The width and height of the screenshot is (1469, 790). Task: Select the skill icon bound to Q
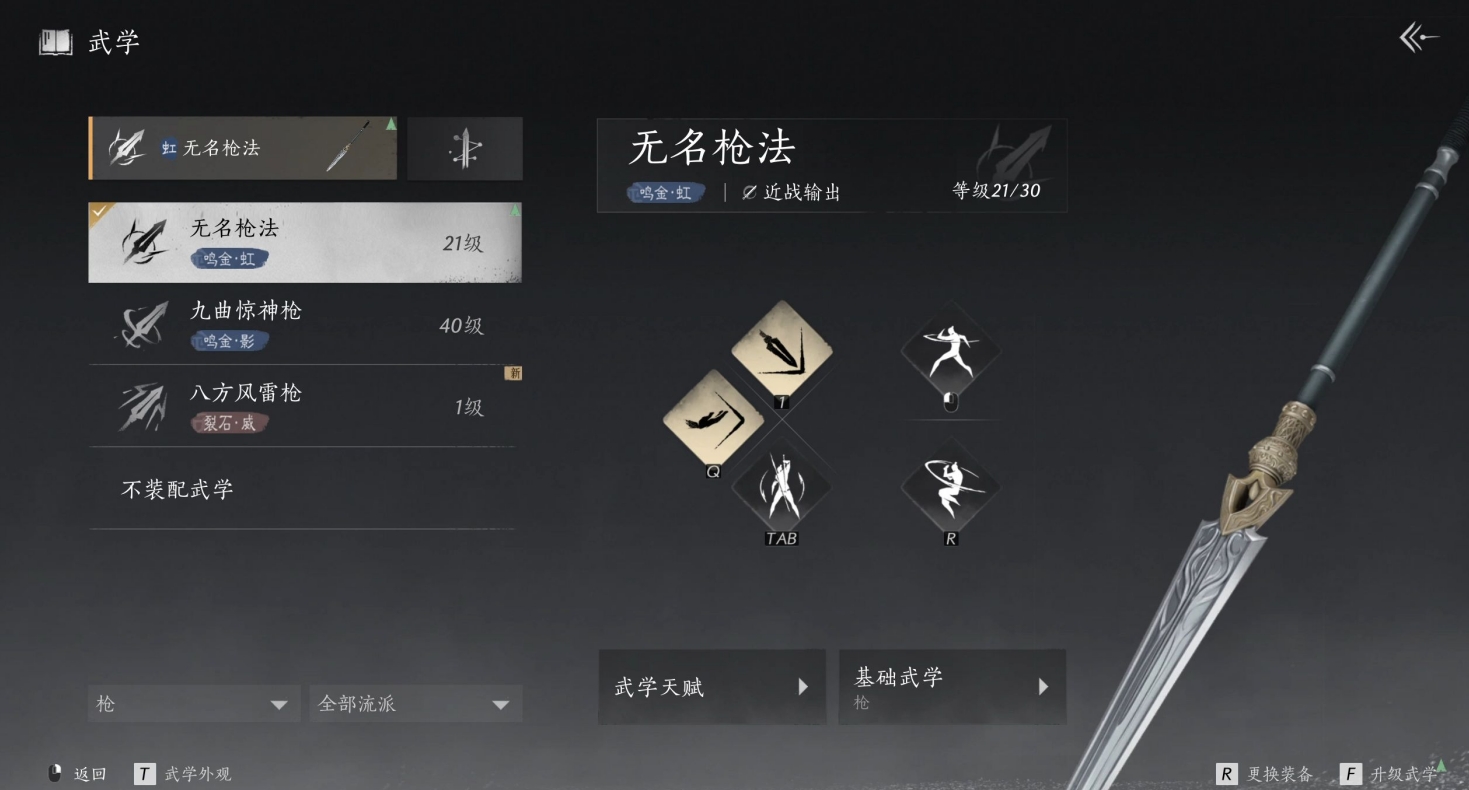pyautogui.click(x=714, y=420)
